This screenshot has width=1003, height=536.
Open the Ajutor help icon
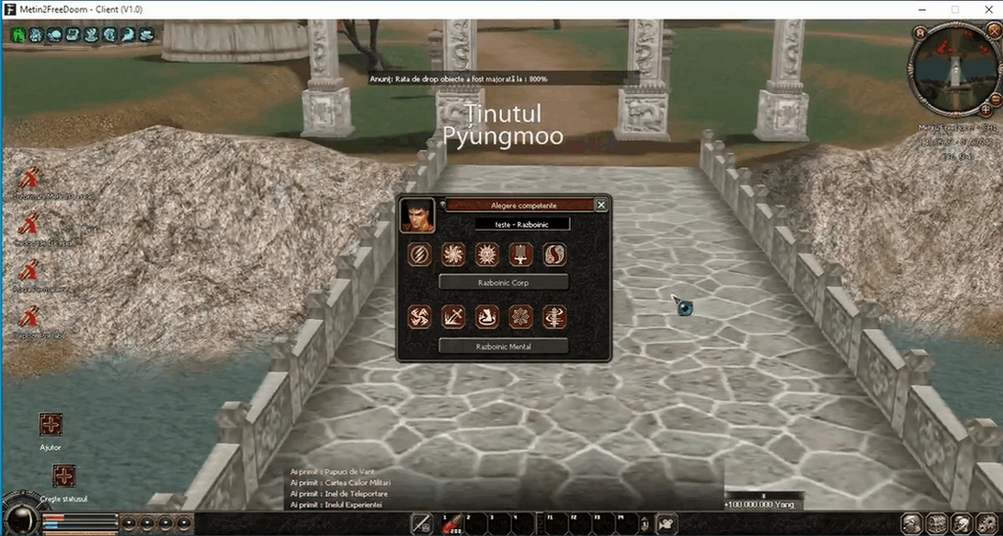click(x=51, y=425)
